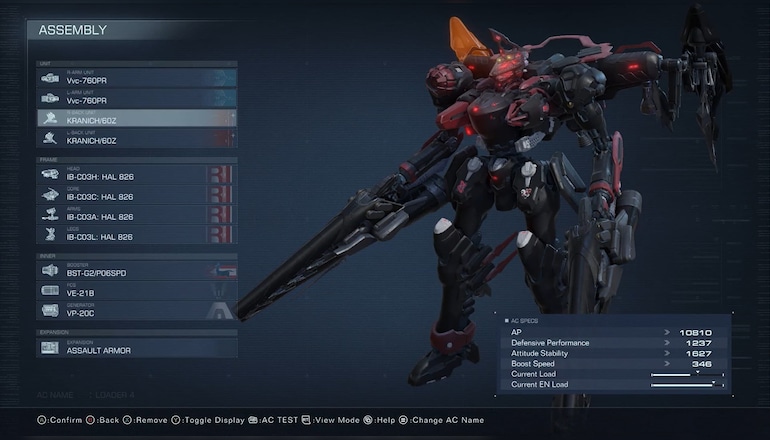Choose the R-Back Unit KRANICH/60Z slot
Screen dimensions: 770x440
pos(136,118)
